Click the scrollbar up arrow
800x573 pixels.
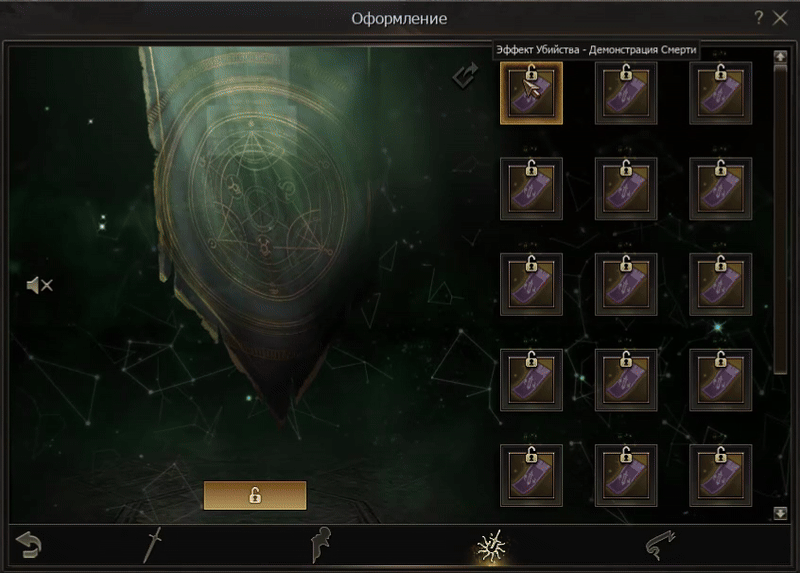(x=781, y=57)
